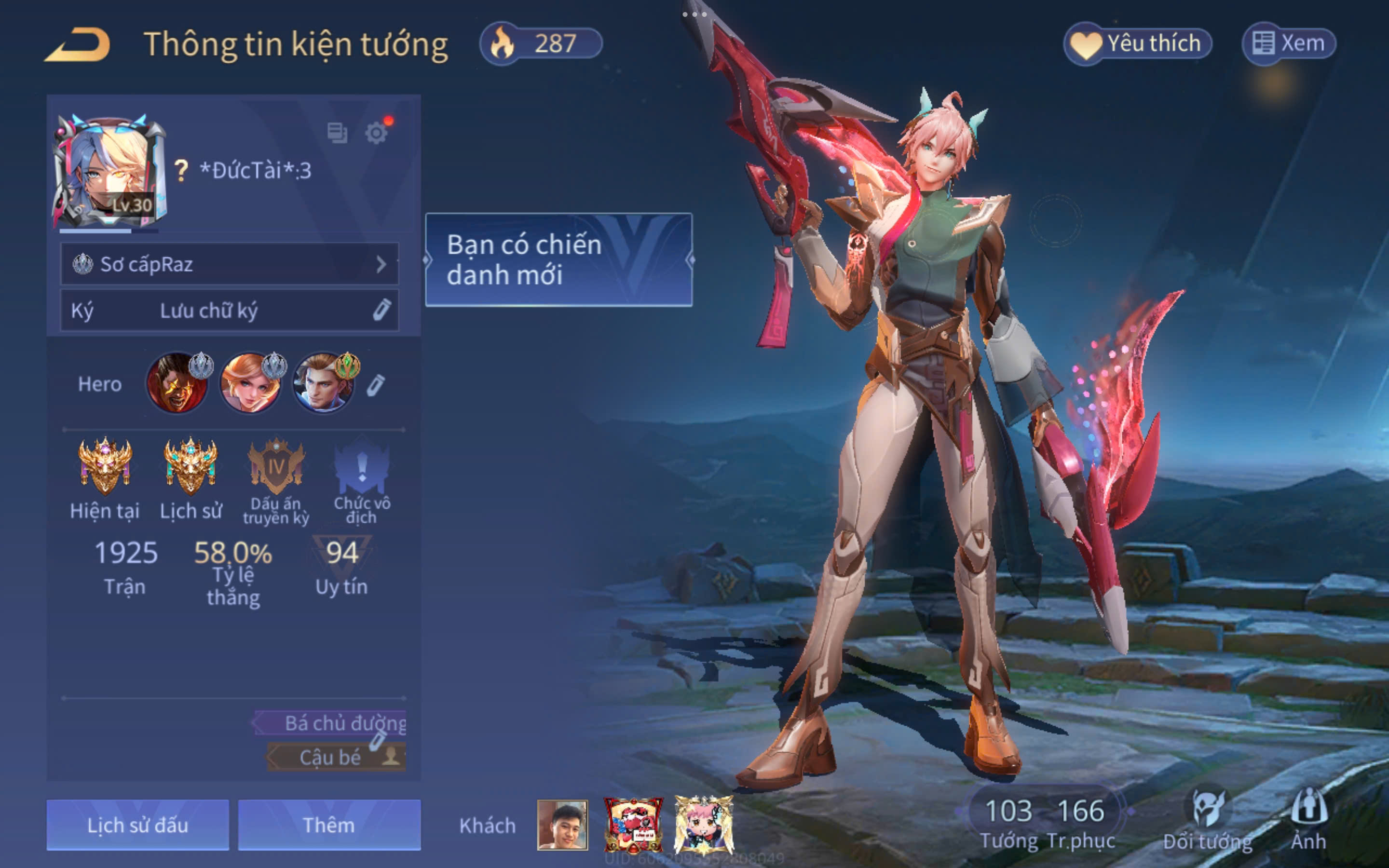Viewport: 1389px width, 868px height.
Task: Tap the Bạn có chiến danh mới notice
Action: tap(558, 259)
